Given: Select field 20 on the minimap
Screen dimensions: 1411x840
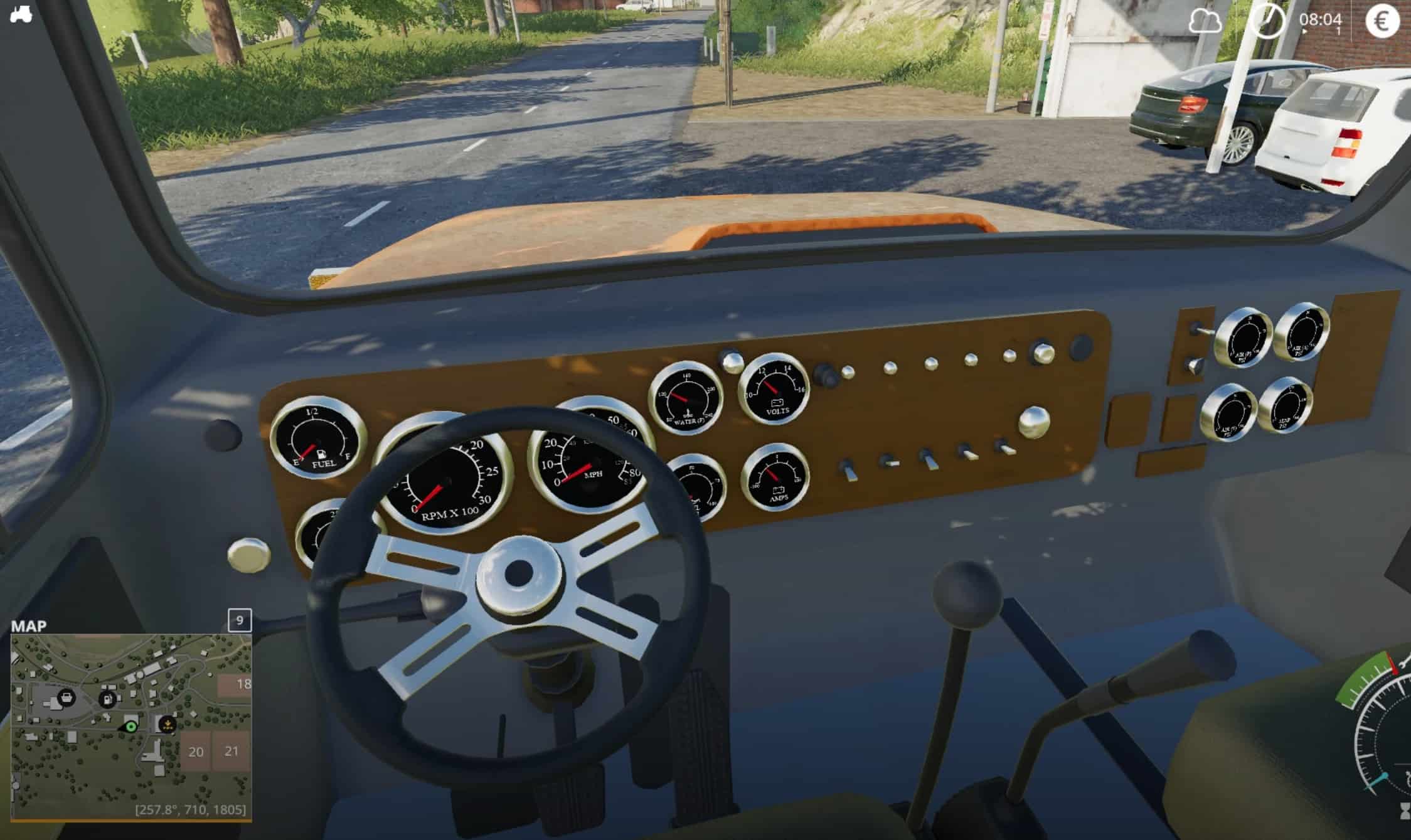Looking at the screenshot, I should 196,752.
